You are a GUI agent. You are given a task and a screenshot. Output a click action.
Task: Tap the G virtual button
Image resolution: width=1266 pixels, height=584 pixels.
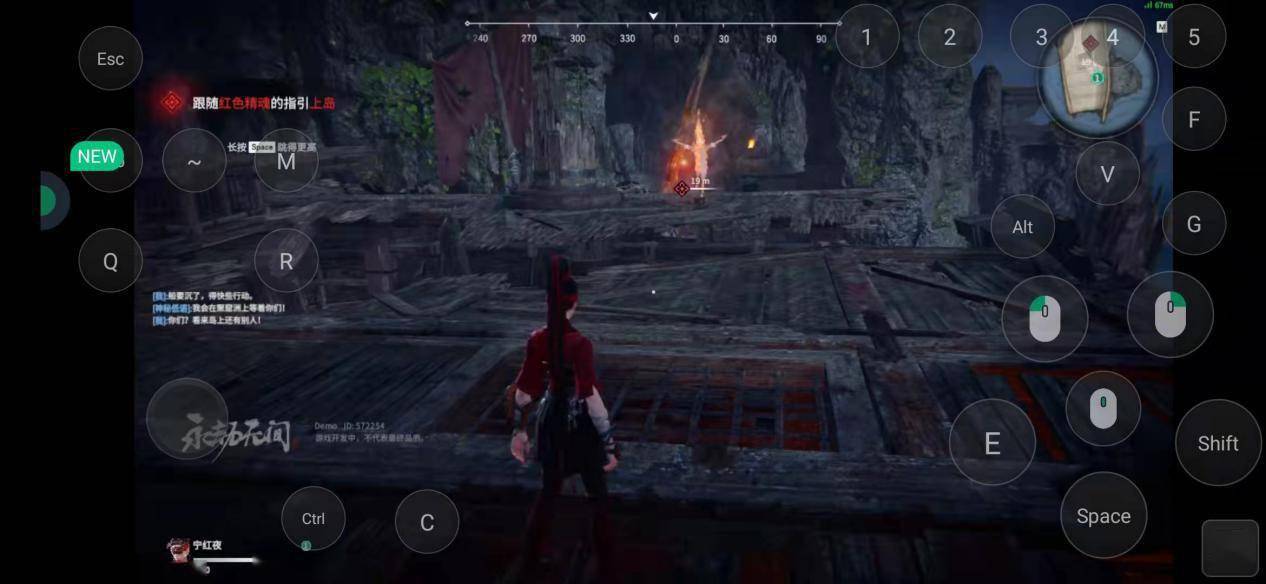point(1194,224)
